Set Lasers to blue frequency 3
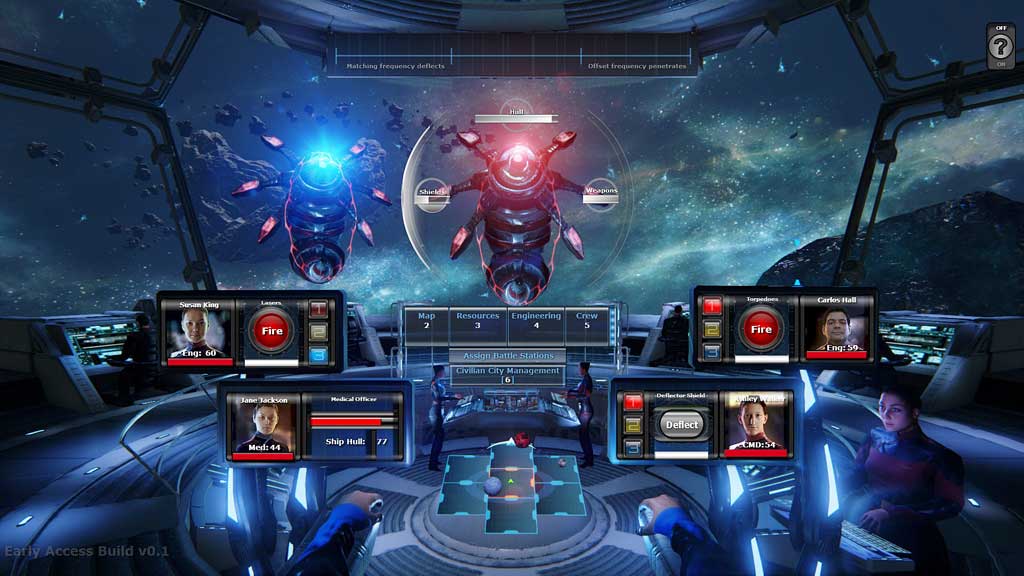 (319, 352)
